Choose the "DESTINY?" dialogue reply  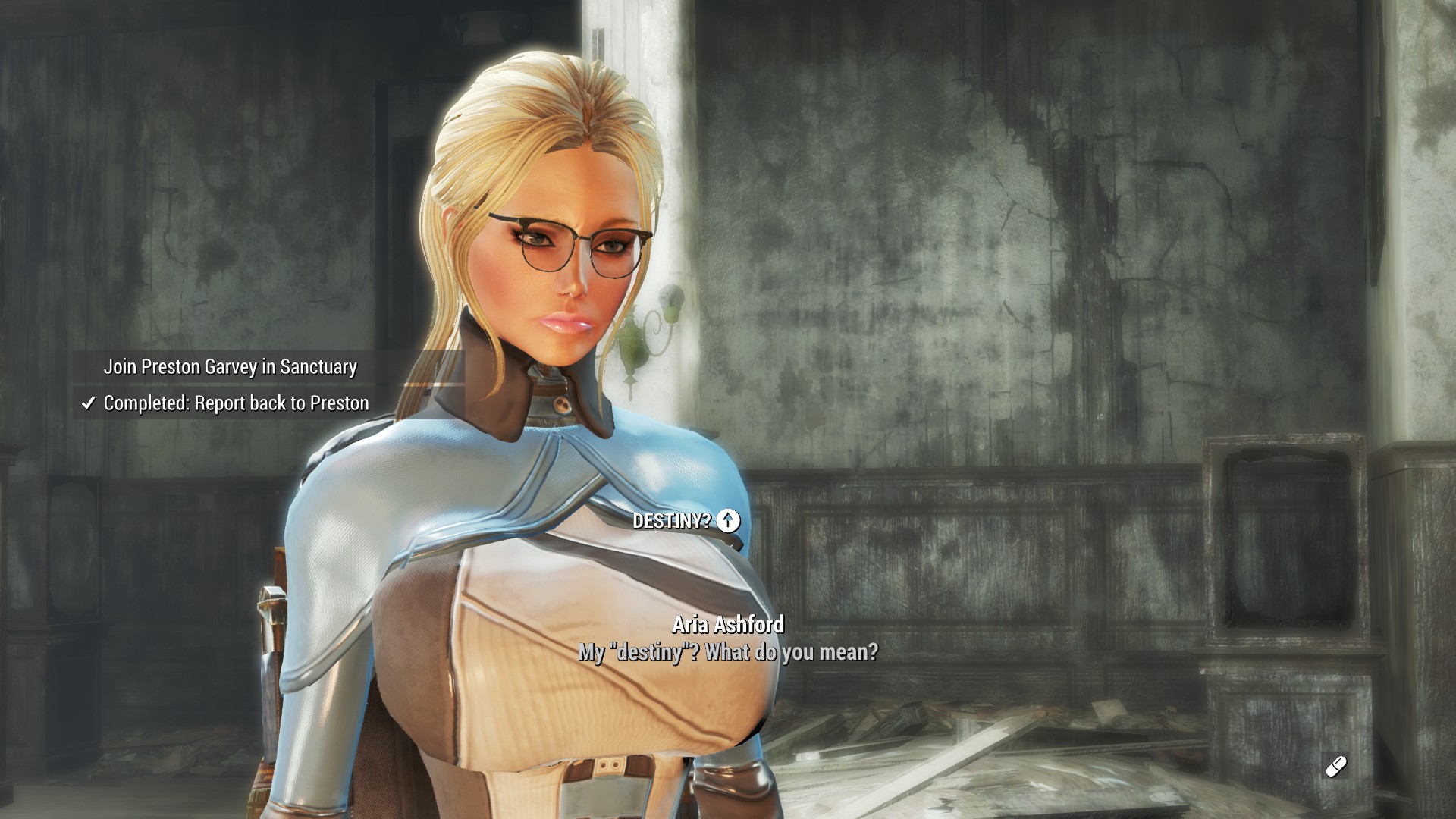coord(672,521)
